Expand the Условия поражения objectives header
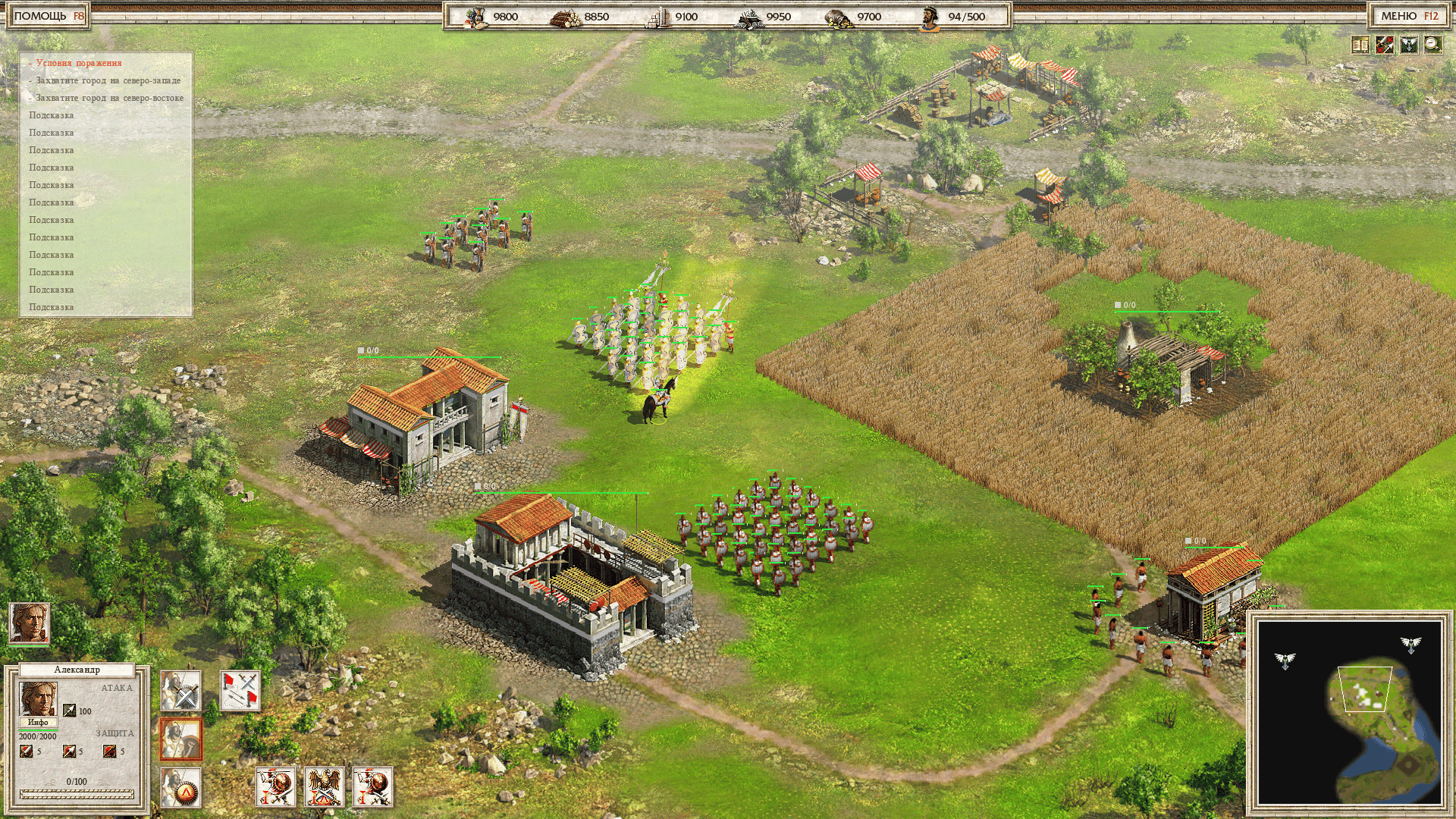The width and height of the screenshot is (1456, 819). point(78,63)
